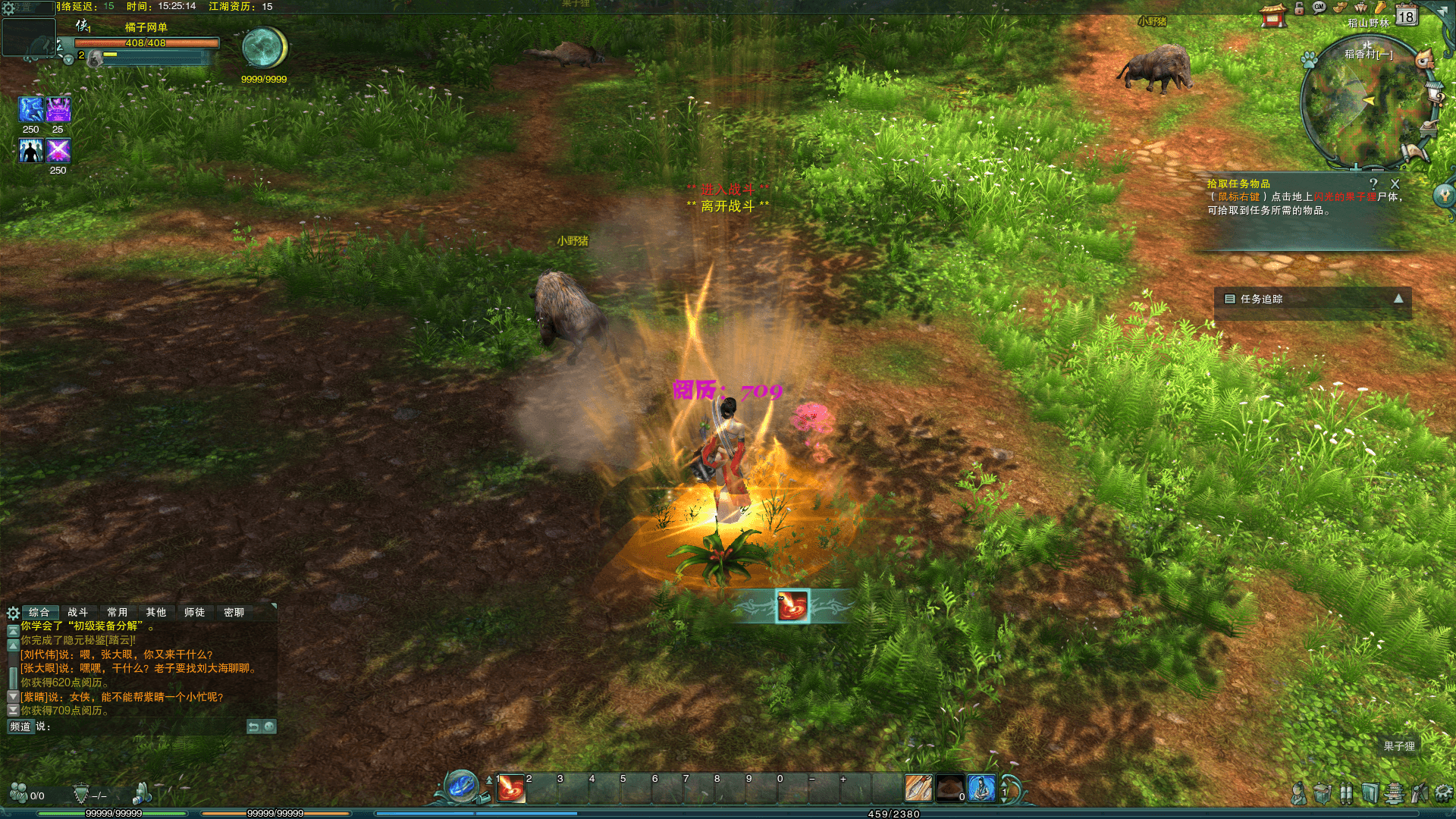This screenshot has width=1456, height=819.
Task: Open help on the tutorial hint panel
Action: (1373, 184)
